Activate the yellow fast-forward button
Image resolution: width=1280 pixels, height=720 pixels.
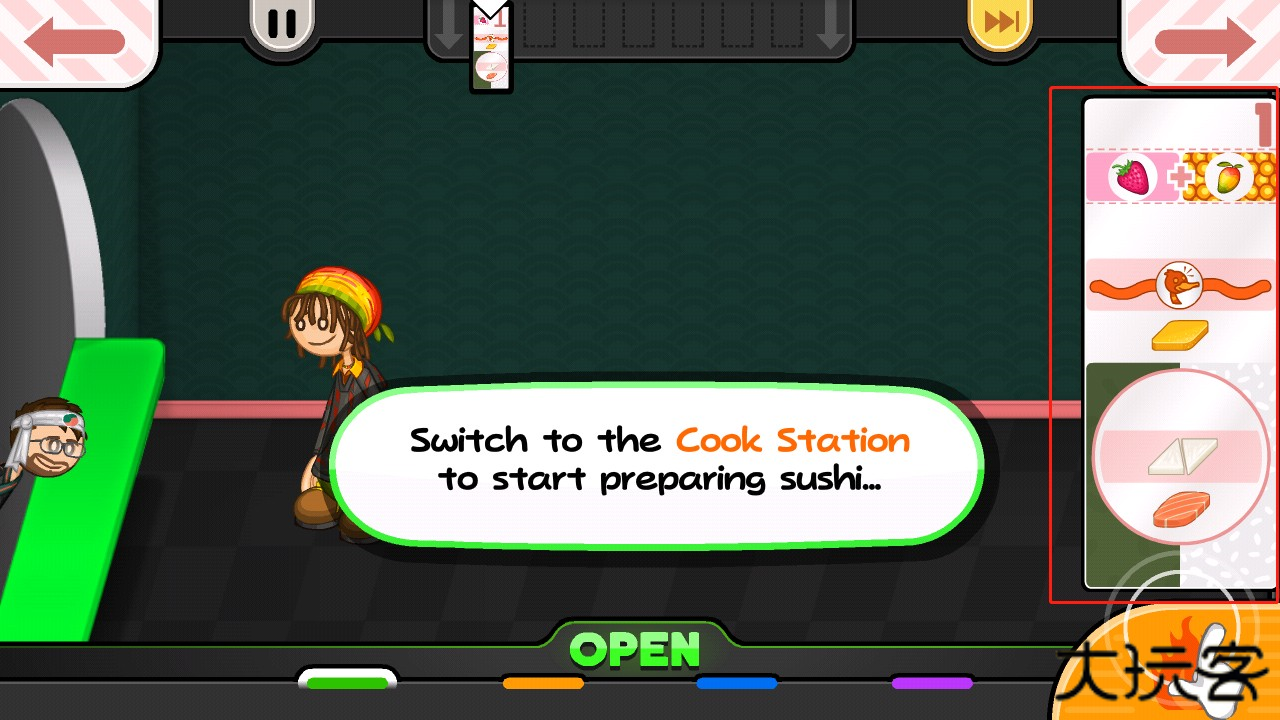[1001, 23]
